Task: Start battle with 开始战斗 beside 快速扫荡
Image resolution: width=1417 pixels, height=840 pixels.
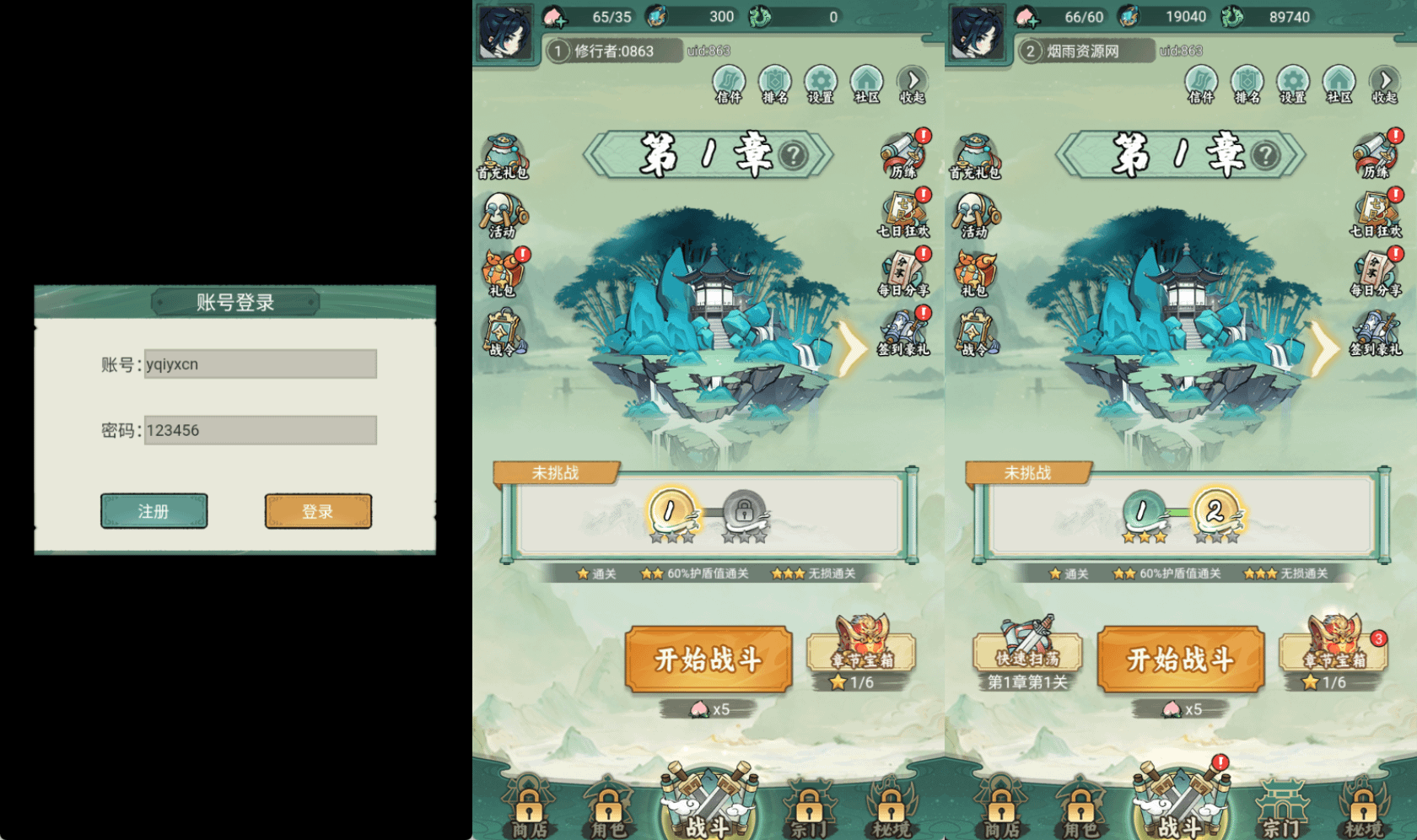Action: [x=1180, y=660]
